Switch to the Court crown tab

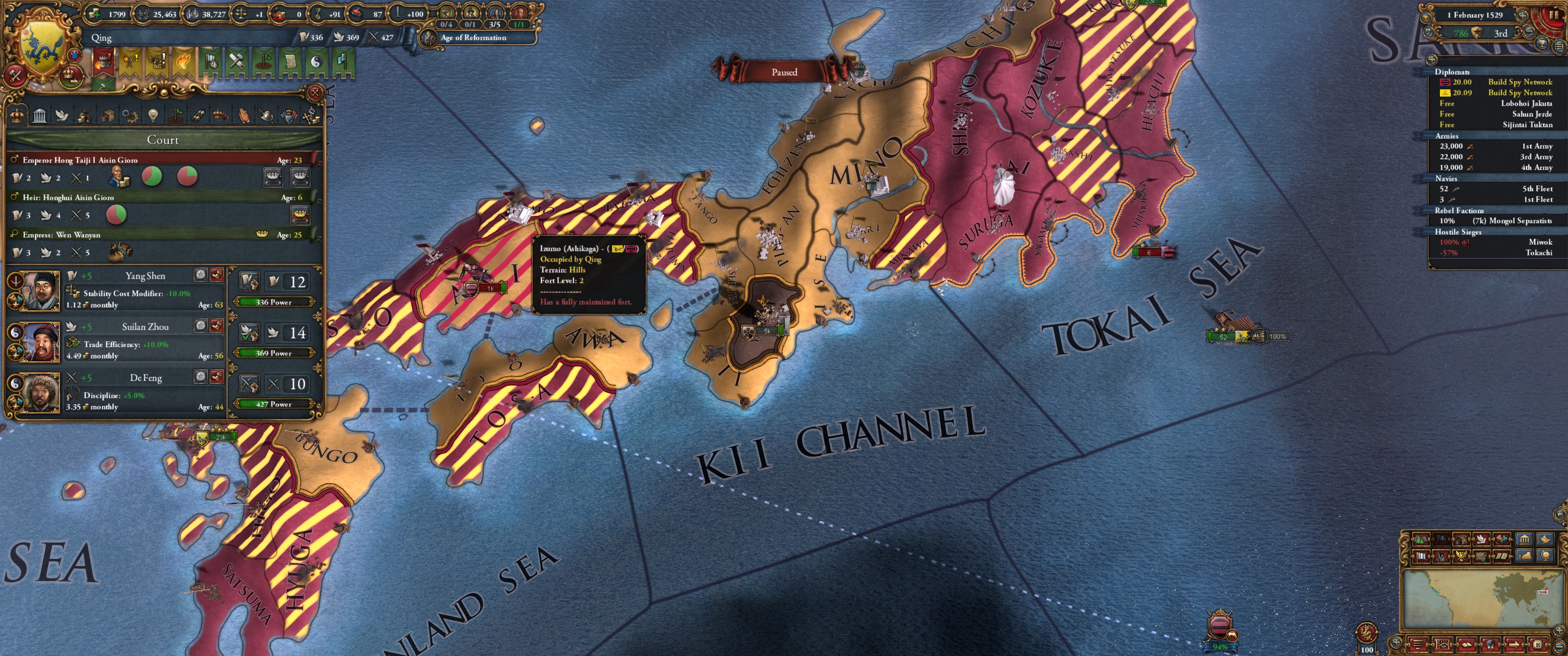(x=16, y=116)
